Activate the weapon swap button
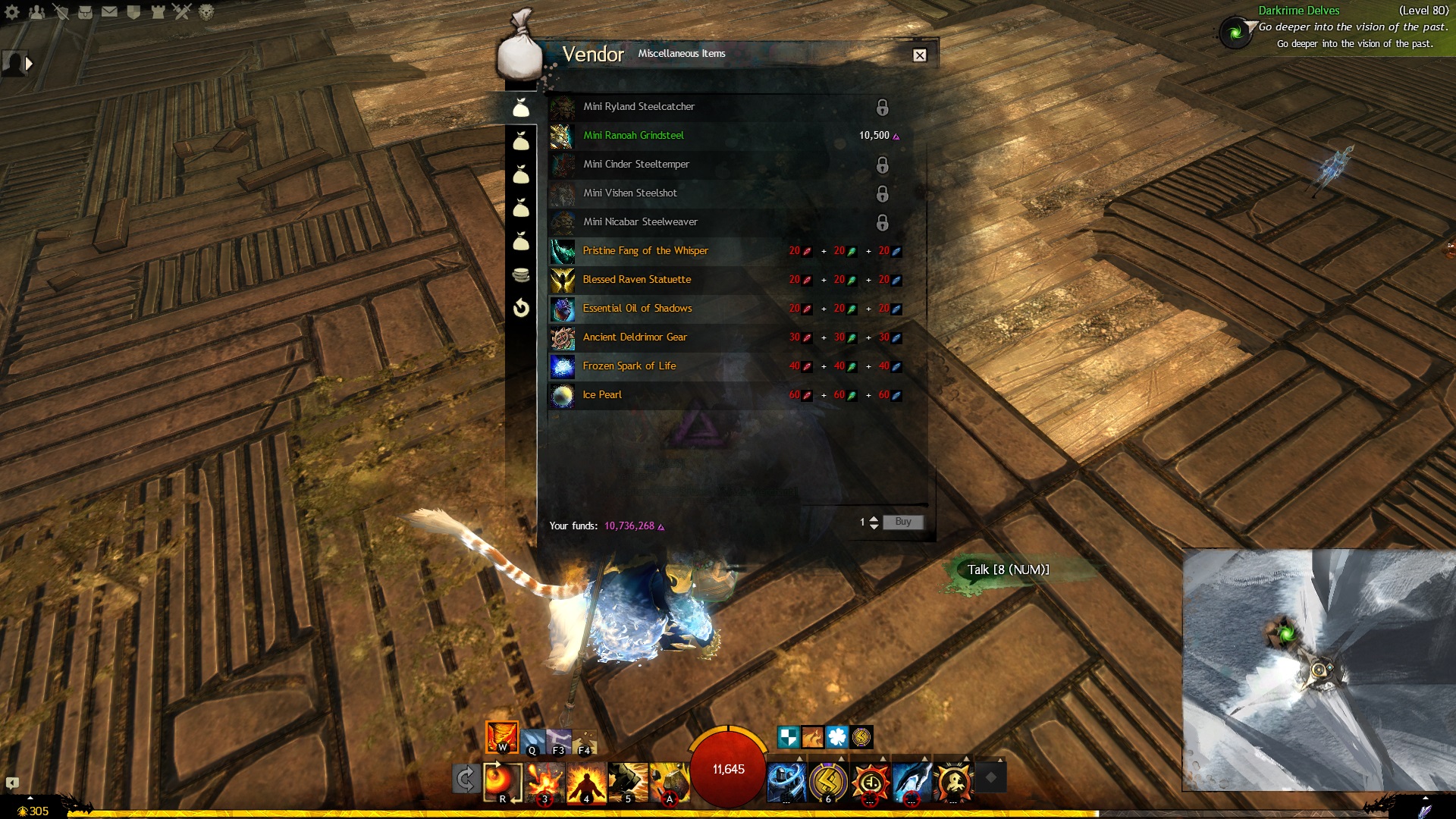This screenshot has height=819, width=1456. point(465,779)
